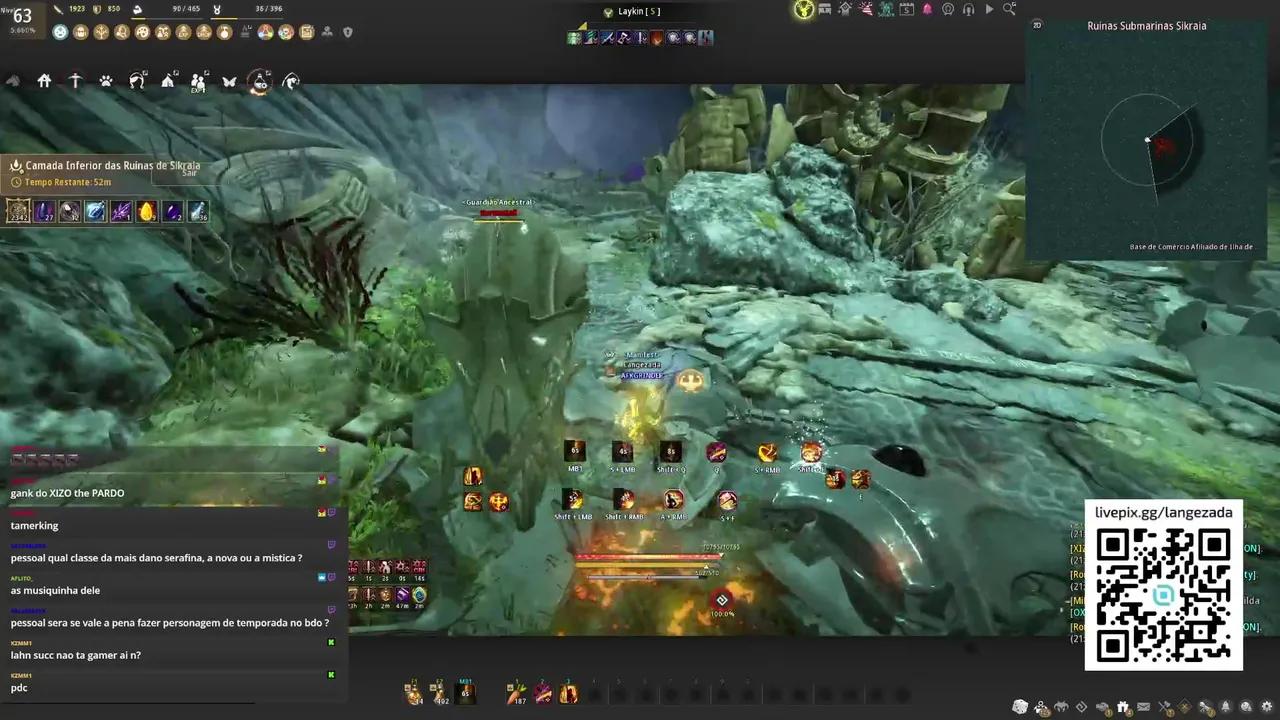The height and width of the screenshot is (720, 1280).
Task: Expand the tent icon submenu arrow
Action: tap(177, 72)
